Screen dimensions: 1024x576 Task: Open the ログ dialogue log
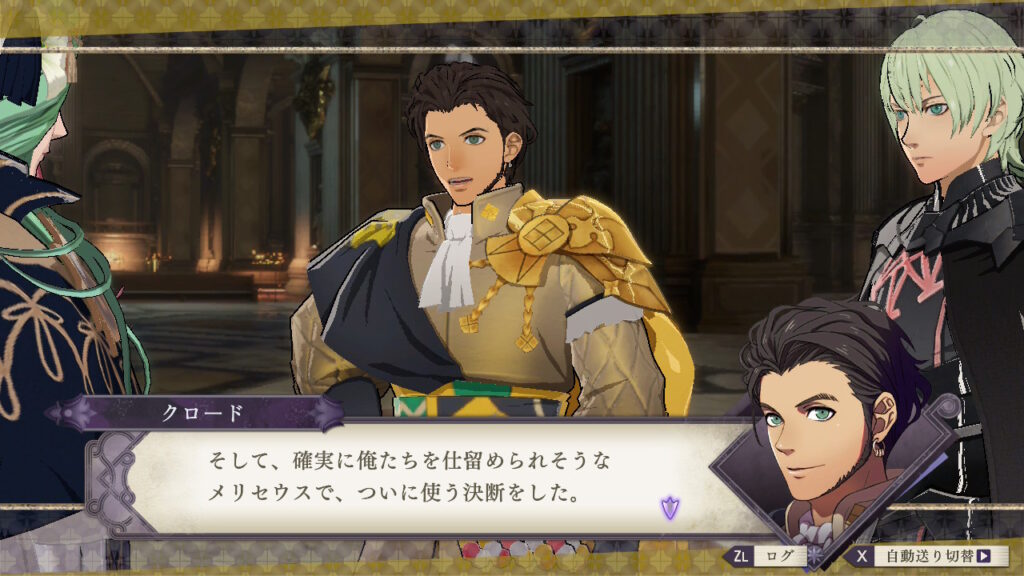[766, 556]
